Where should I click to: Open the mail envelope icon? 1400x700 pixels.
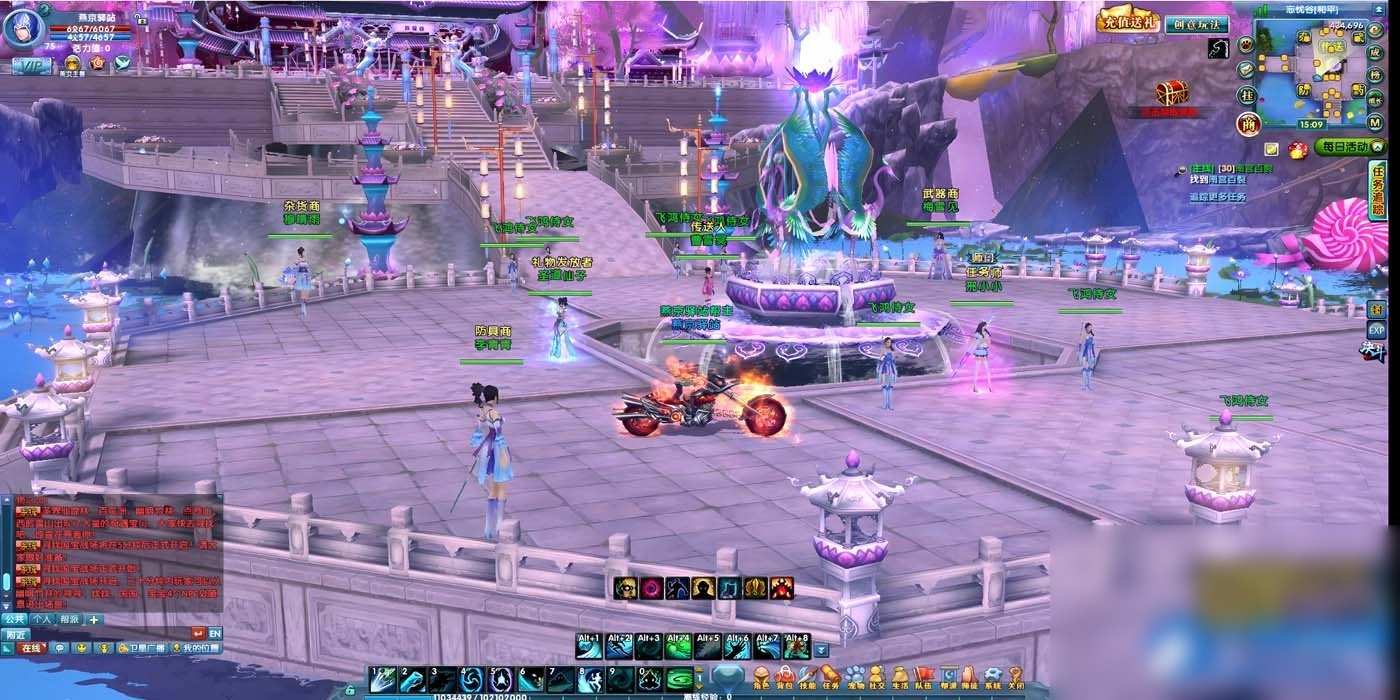pyautogui.click(x=1246, y=69)
